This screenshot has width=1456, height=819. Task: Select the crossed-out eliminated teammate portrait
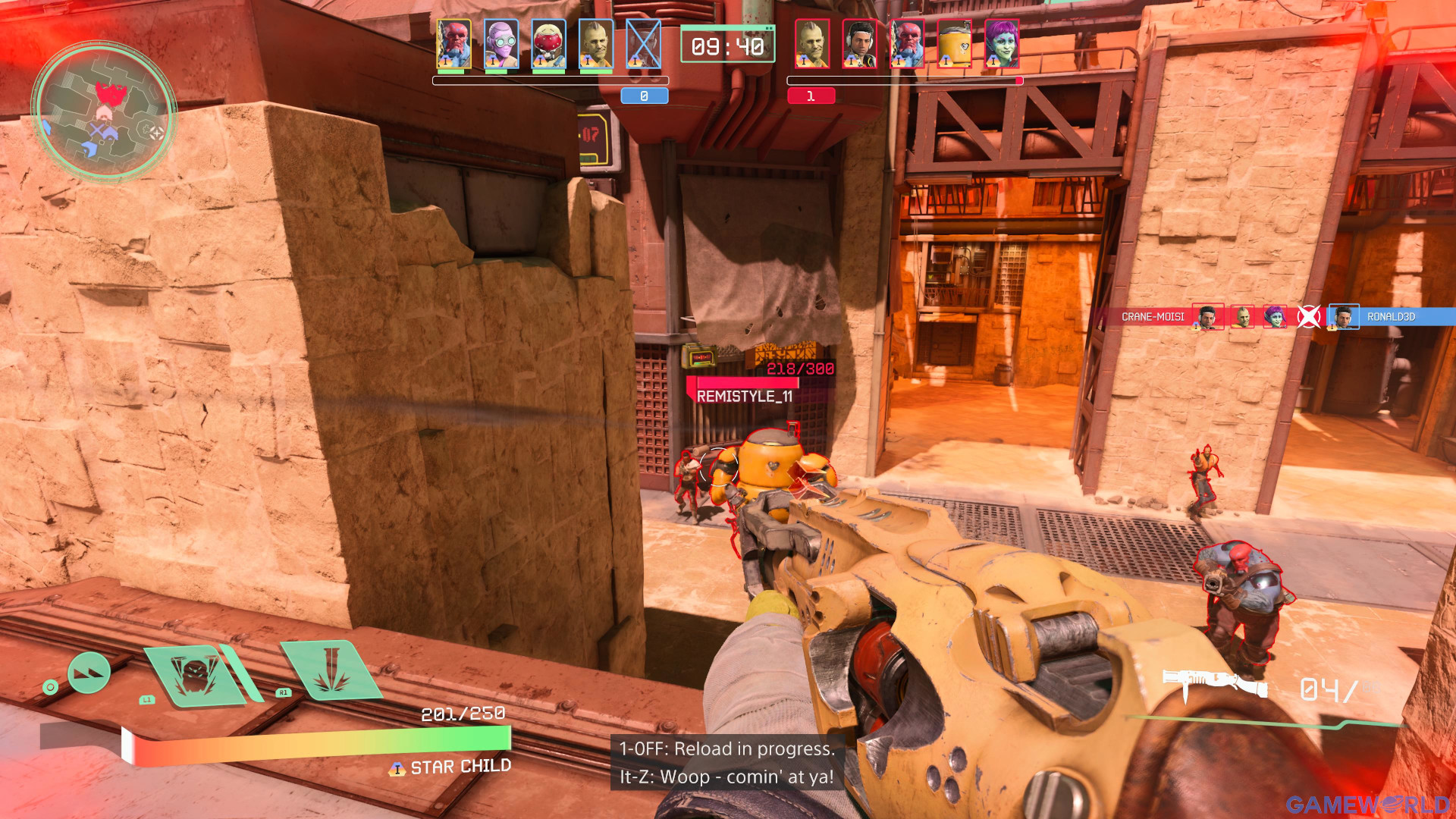[x=643, y=44]
